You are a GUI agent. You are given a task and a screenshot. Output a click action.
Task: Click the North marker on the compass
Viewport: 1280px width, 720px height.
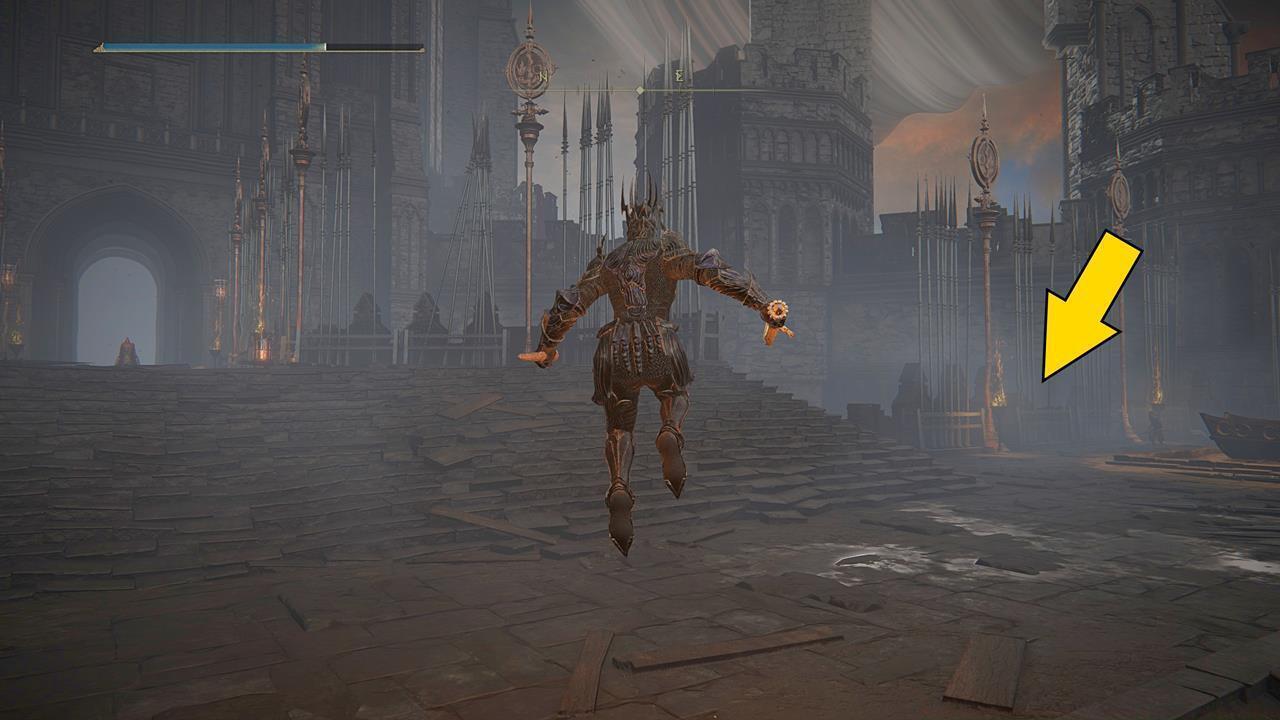543,76
